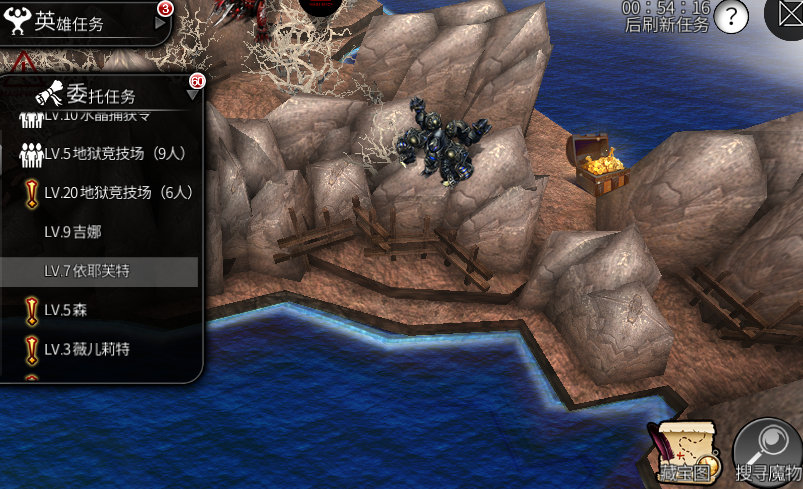Open the LV.20 地狱竞技场 (6人) quest

click(x=108, y=193)
